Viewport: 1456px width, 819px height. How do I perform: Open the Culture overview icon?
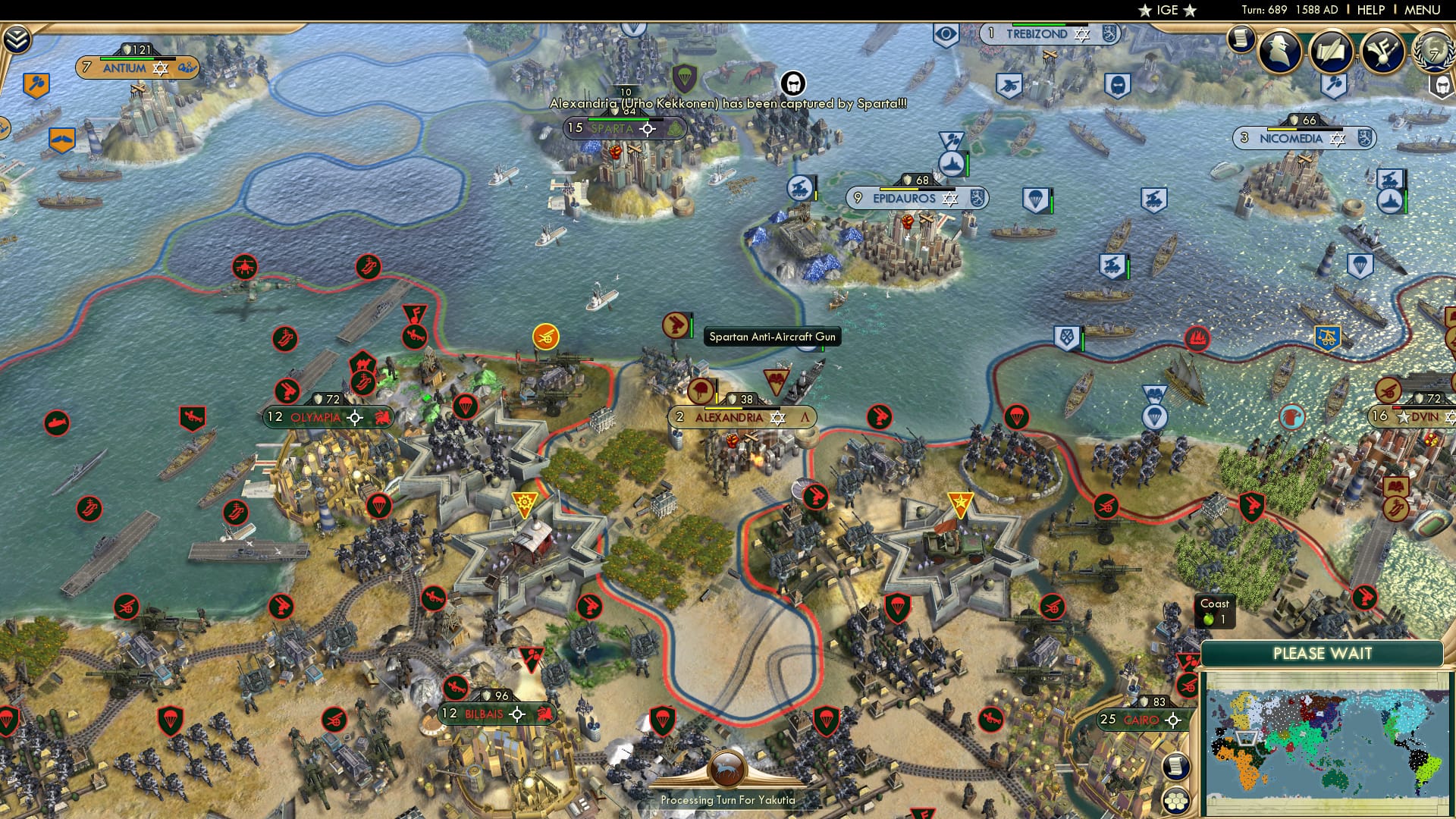[1382, 51]
